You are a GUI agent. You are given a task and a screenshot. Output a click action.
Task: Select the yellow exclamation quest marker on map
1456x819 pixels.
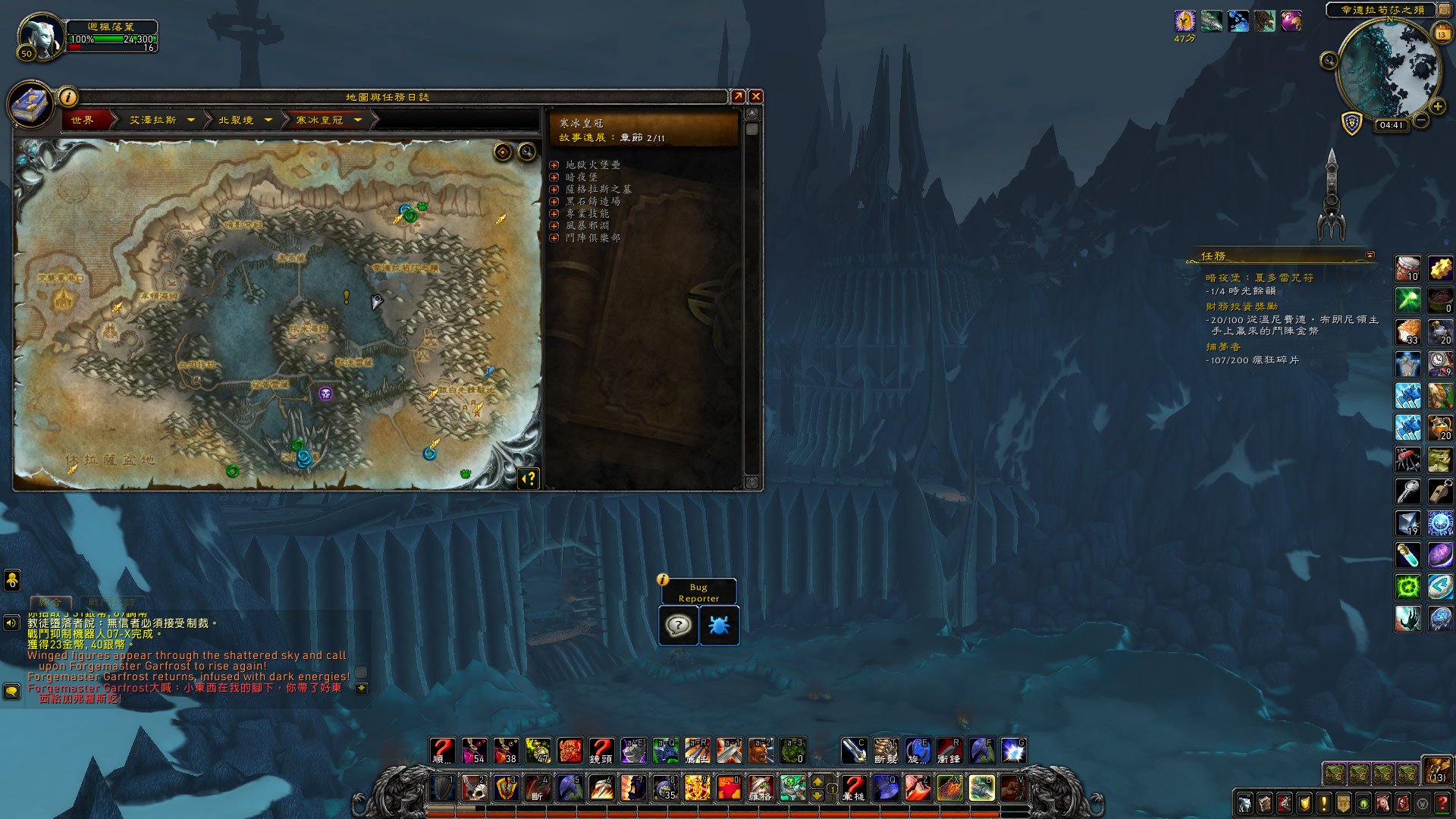[x=347, y=297]
